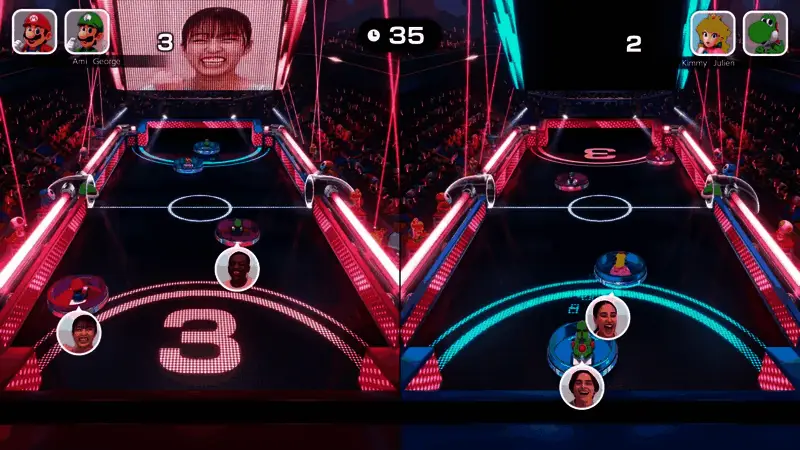Click the Mario player portrait
Viewport: 800px width, 450px height.
[x=34, y=31]
